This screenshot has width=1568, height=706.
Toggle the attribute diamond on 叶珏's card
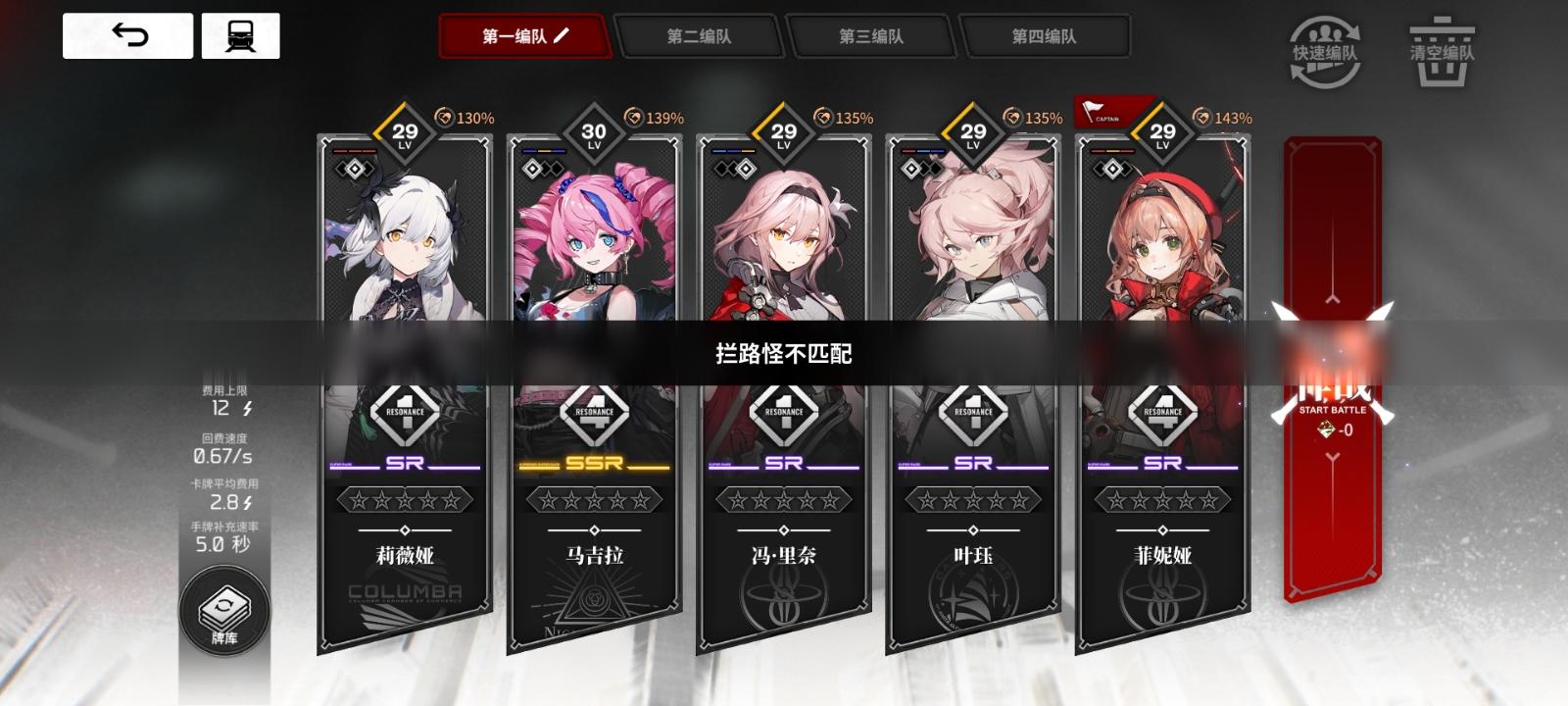pyautogui.click(x=912, y=167)
